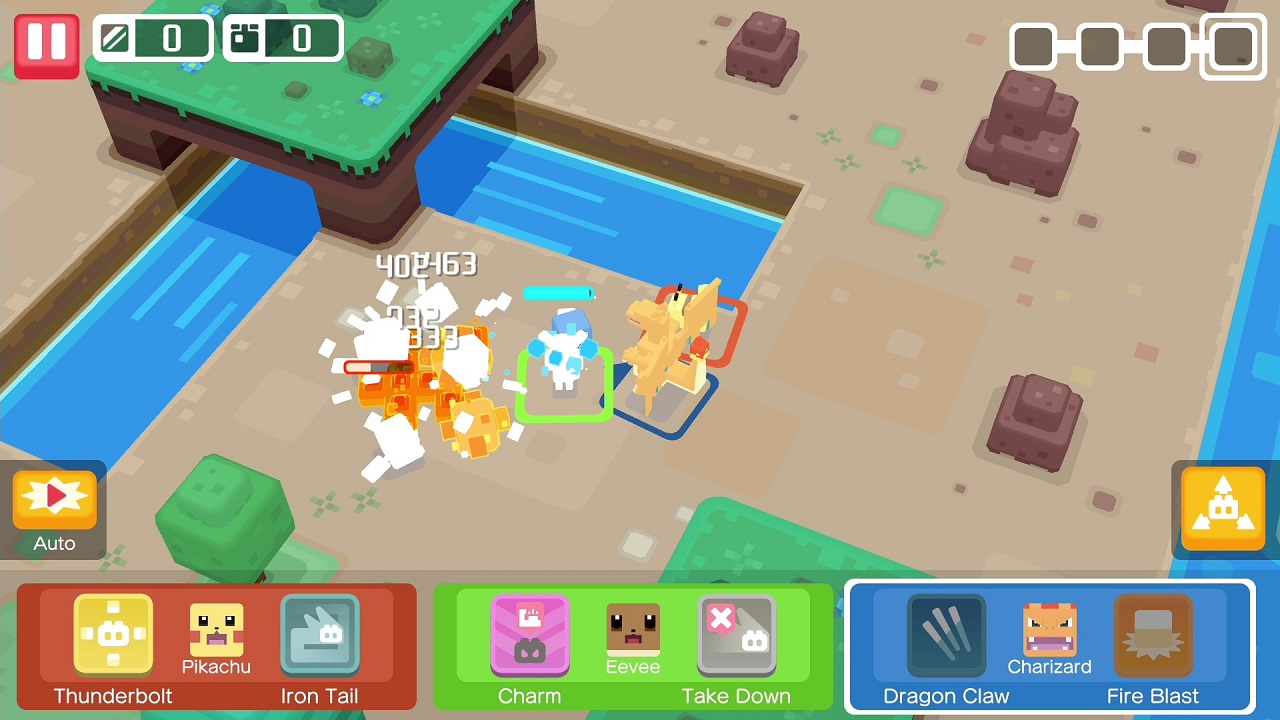Disable Take Down, currently marked disabled

click(737, 633)
